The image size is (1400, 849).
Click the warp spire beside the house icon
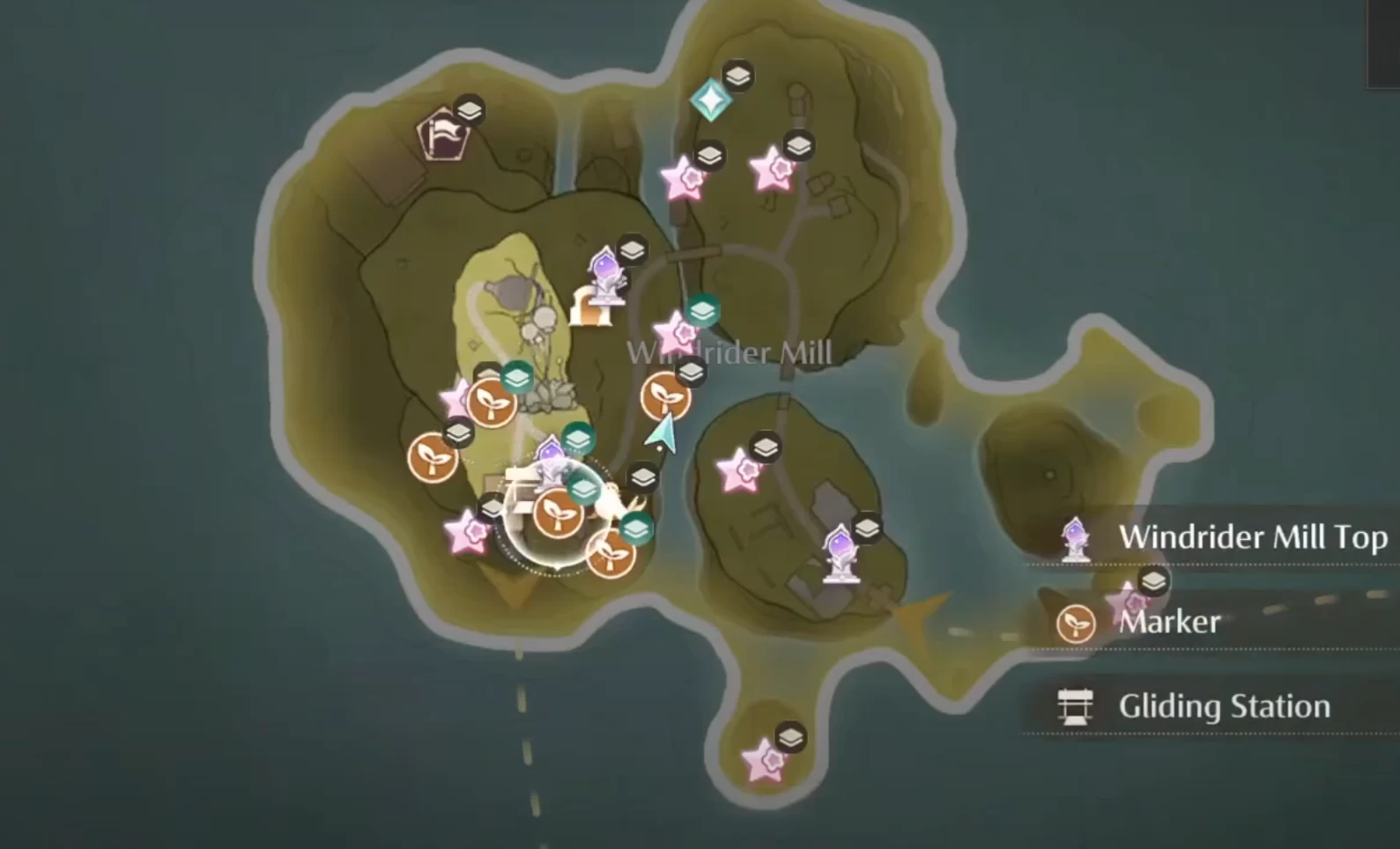pyautogui.click(x=605, y=273)
